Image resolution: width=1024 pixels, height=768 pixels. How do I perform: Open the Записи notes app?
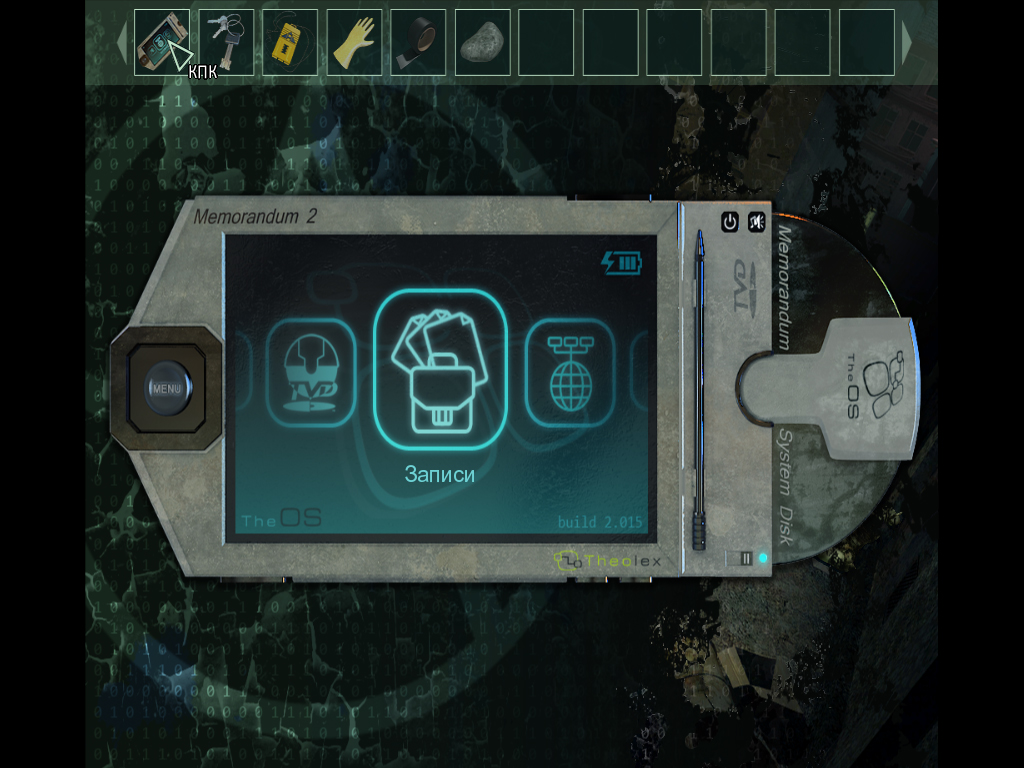click(440, 368)
